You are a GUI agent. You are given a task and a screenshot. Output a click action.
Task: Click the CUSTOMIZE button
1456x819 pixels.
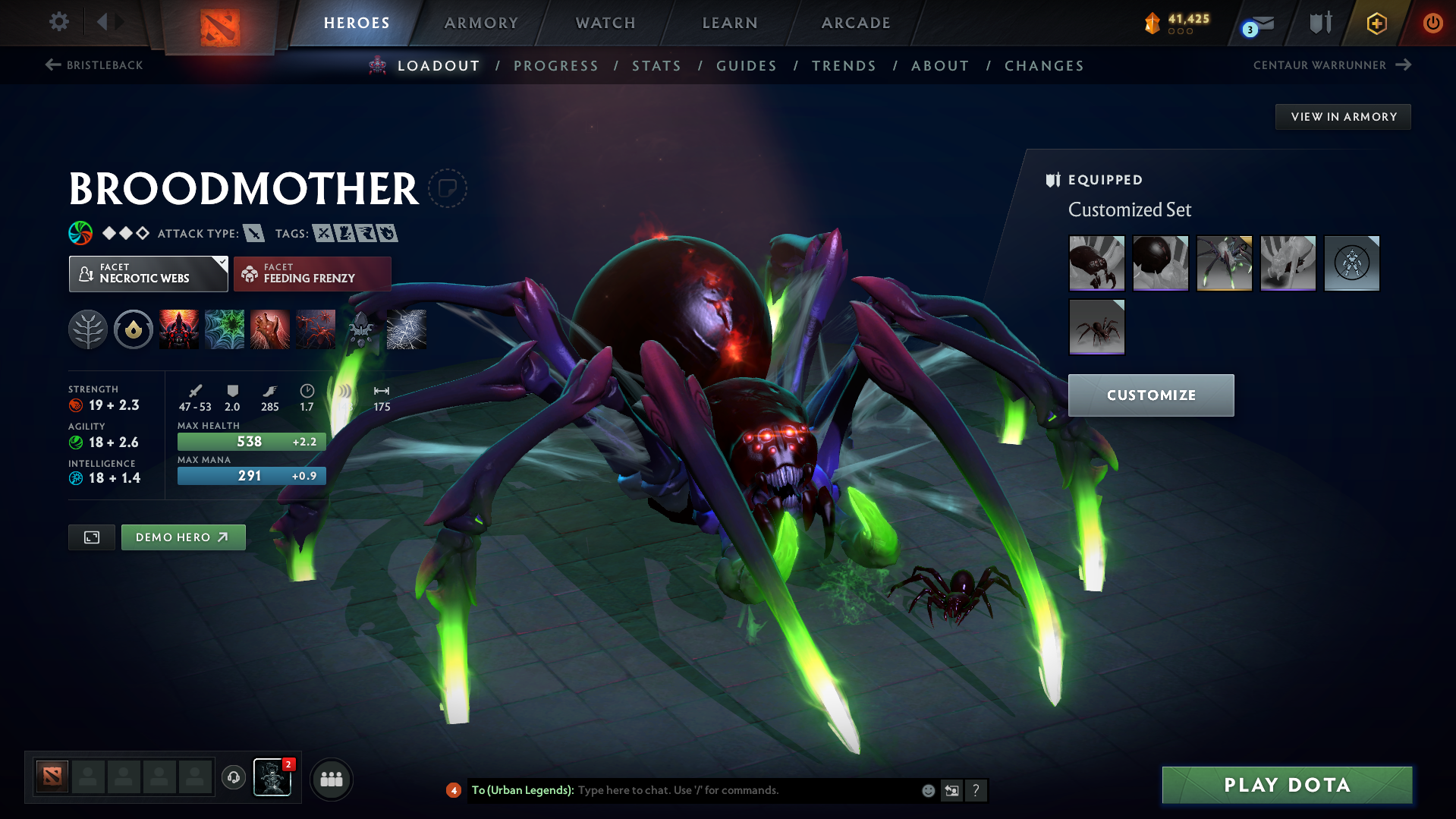tap(1150, 395)
